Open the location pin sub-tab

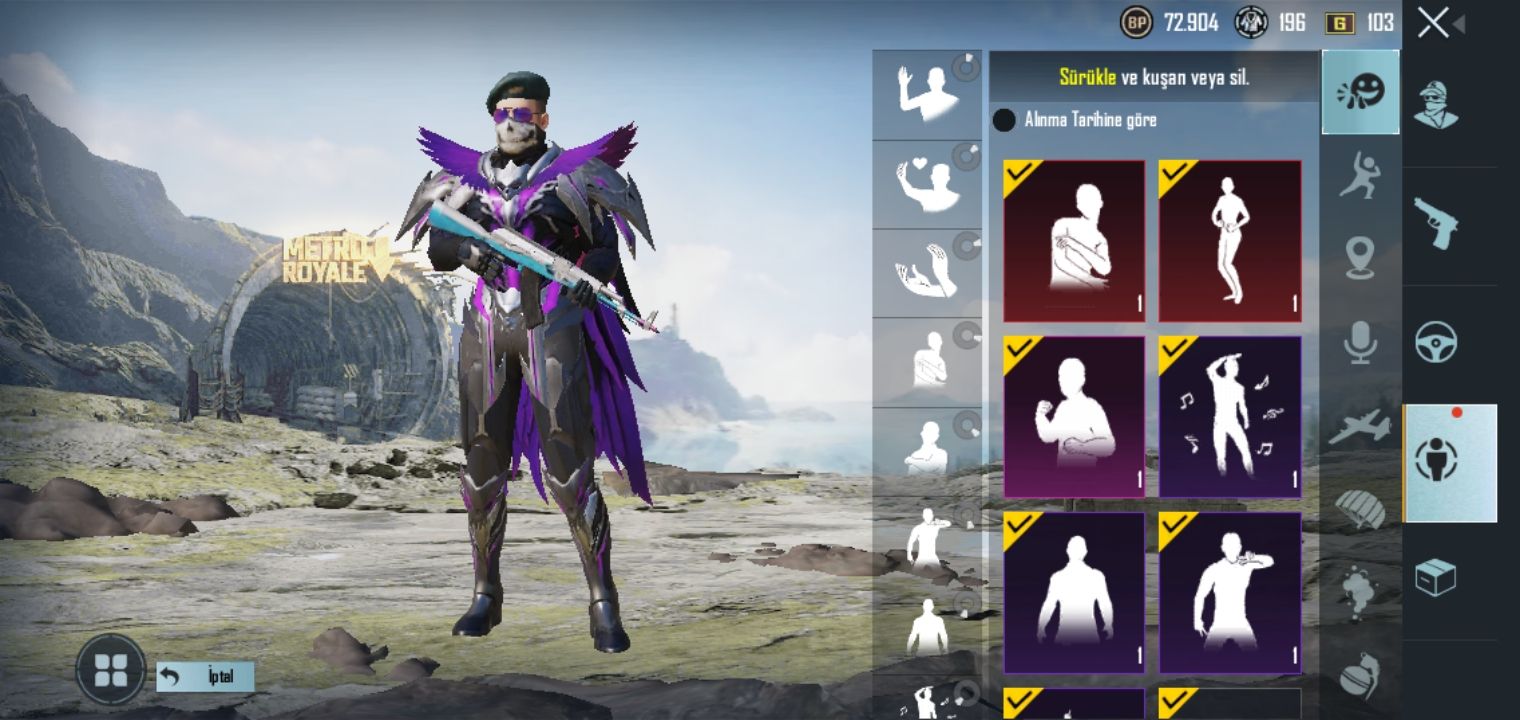coord(1360,258)
